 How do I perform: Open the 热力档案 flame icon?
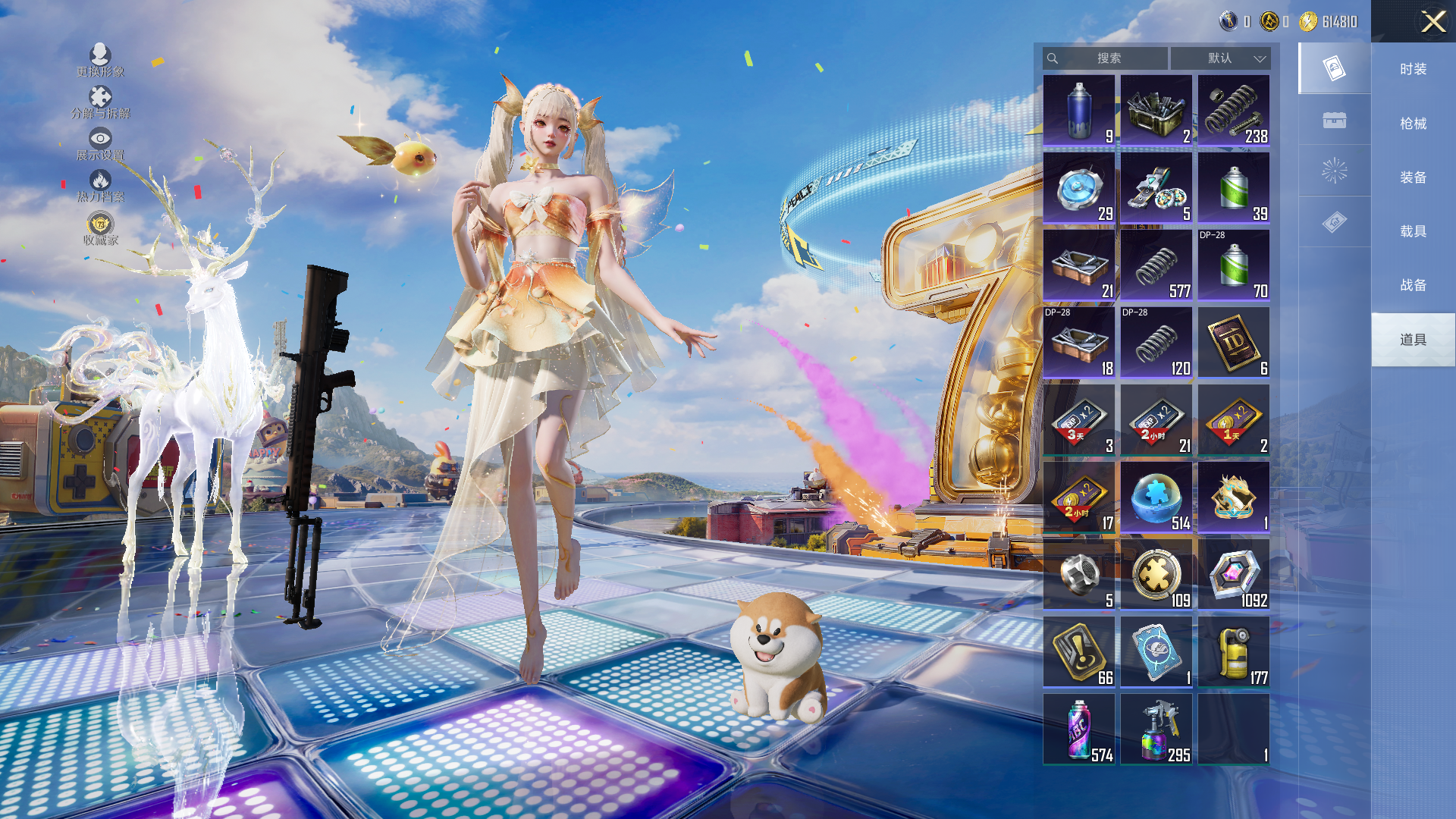[100, 185]
